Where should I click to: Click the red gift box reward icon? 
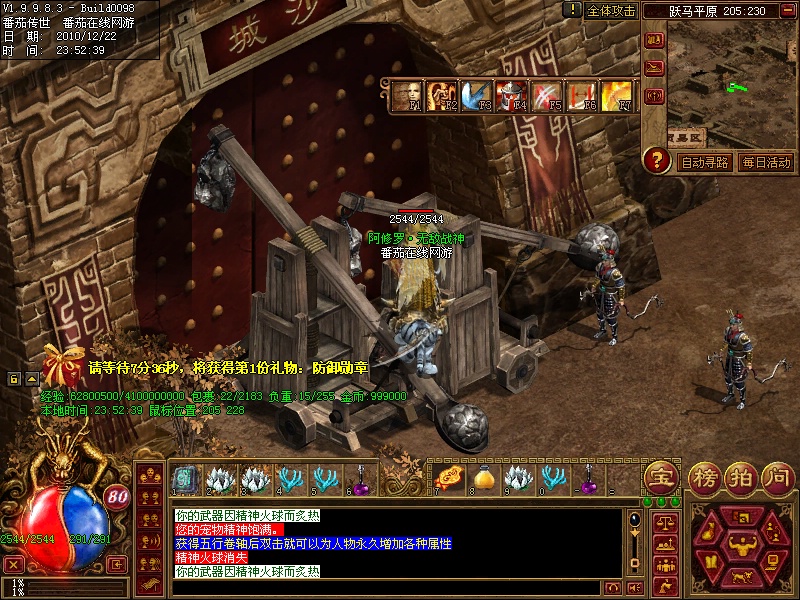coord(60,367)
